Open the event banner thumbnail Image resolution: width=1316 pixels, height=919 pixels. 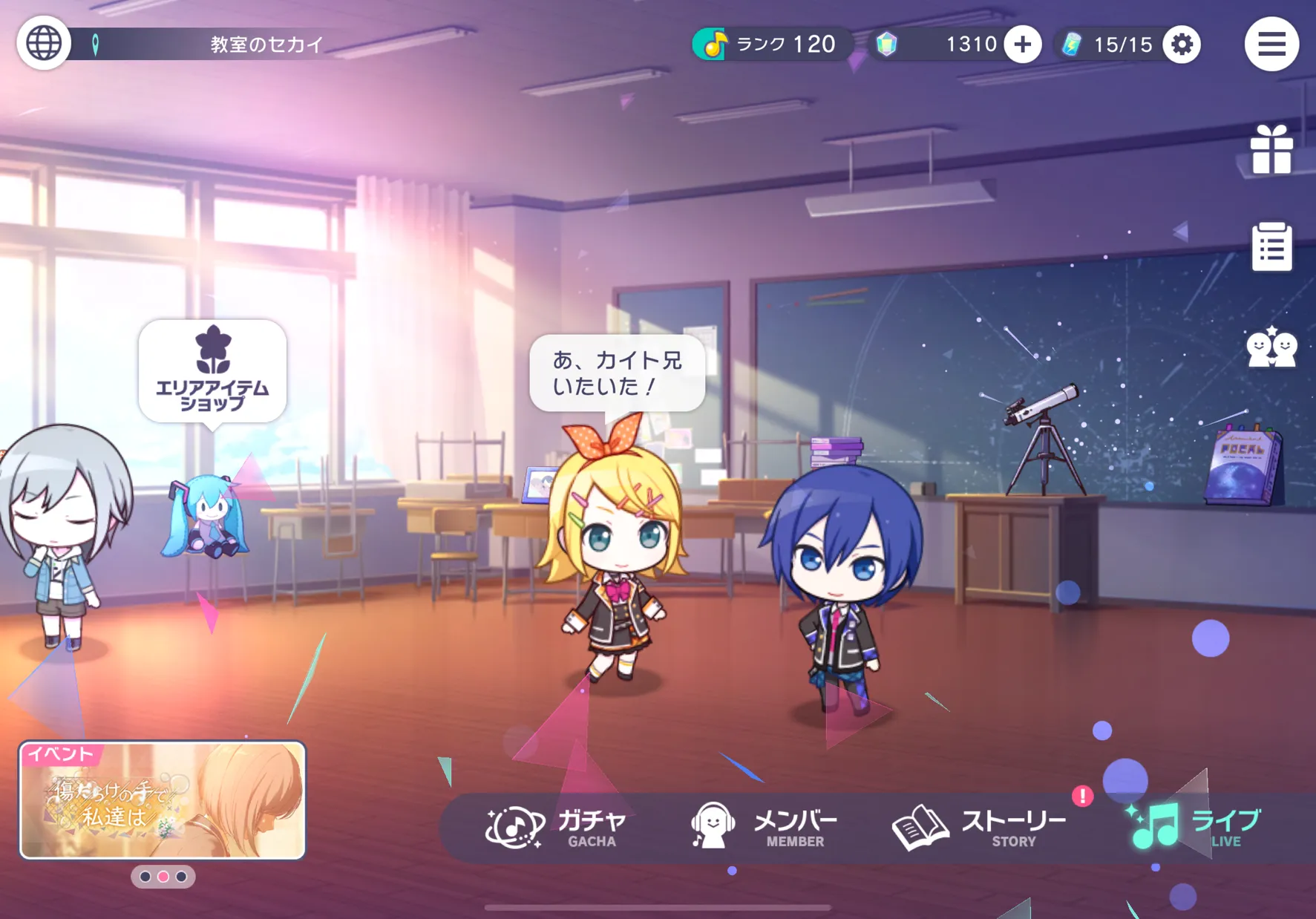(x=163, y=799)
